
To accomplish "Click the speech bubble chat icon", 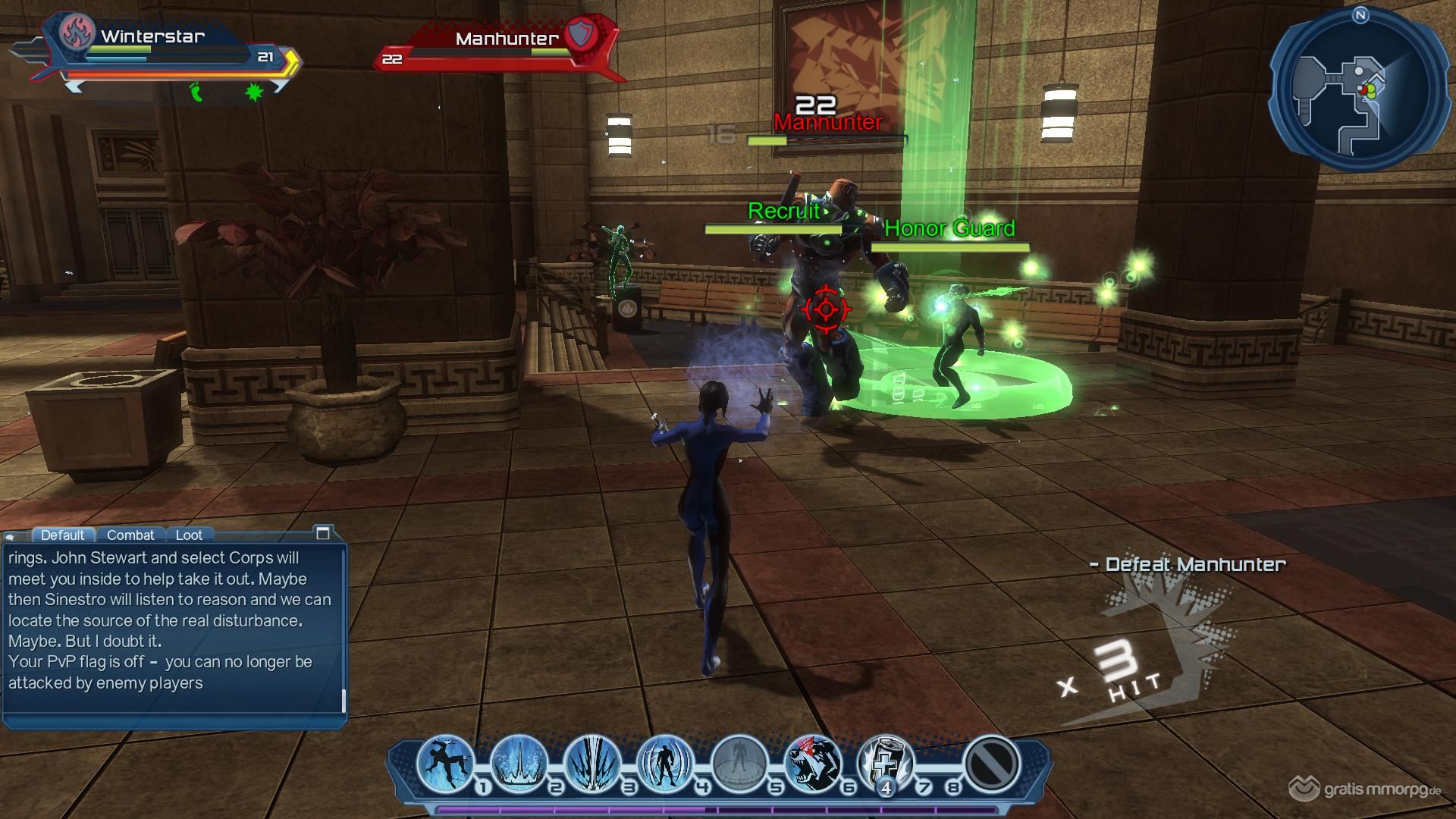I will (11, 536).
